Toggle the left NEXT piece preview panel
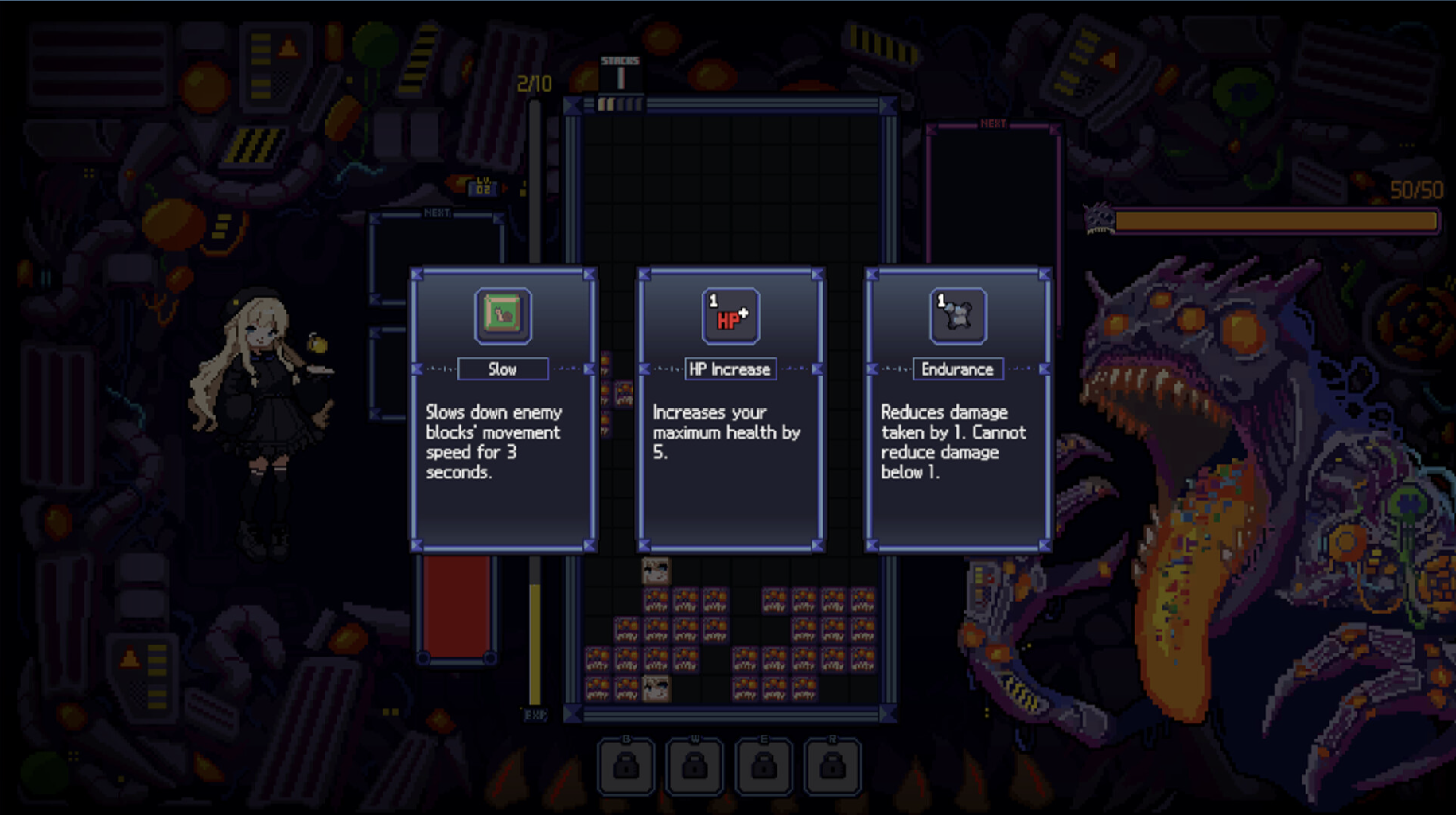1456x815 pixels. click(434, 213)
